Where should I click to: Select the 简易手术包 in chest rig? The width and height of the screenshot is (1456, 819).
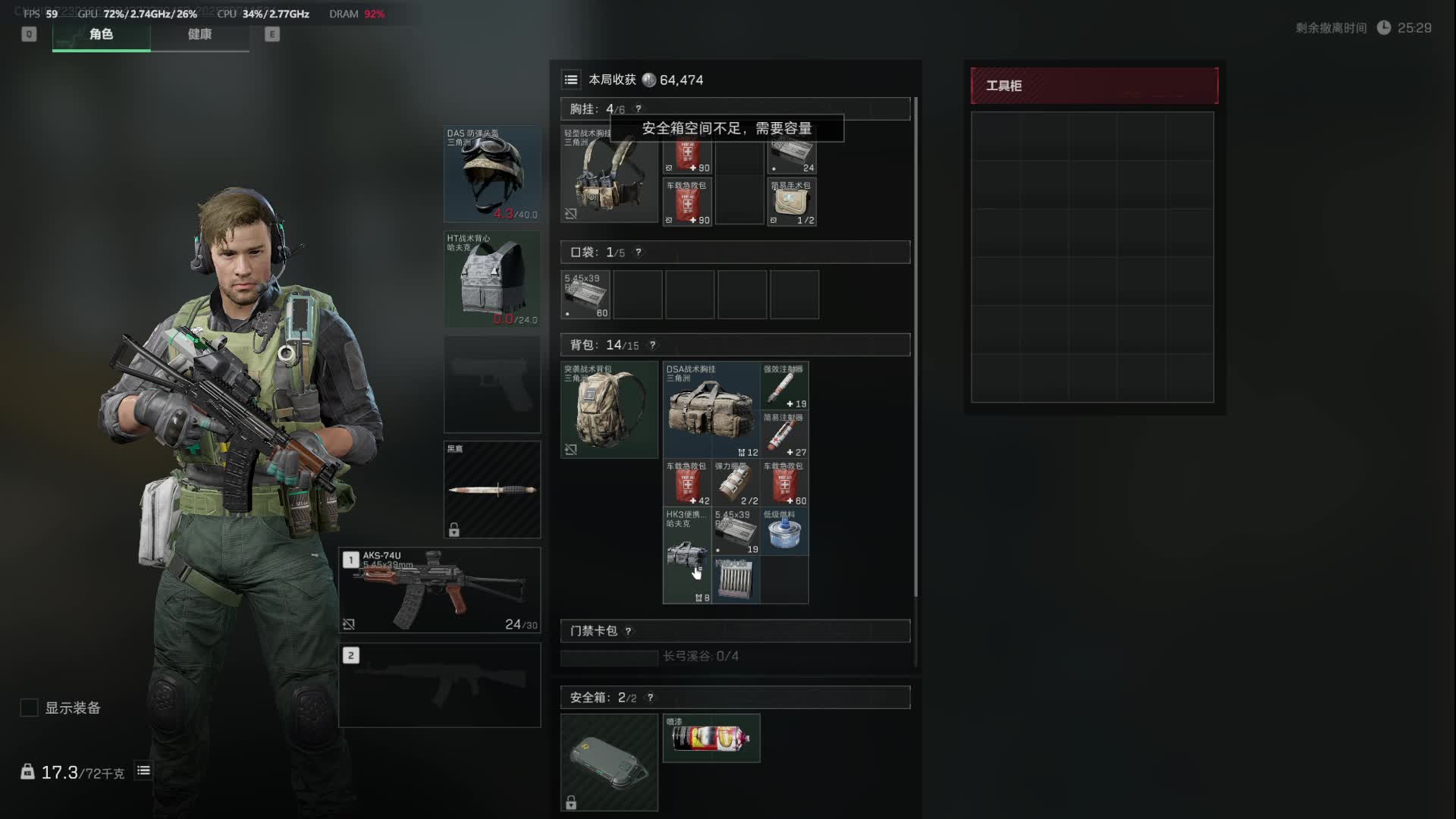tap(792, 202)
